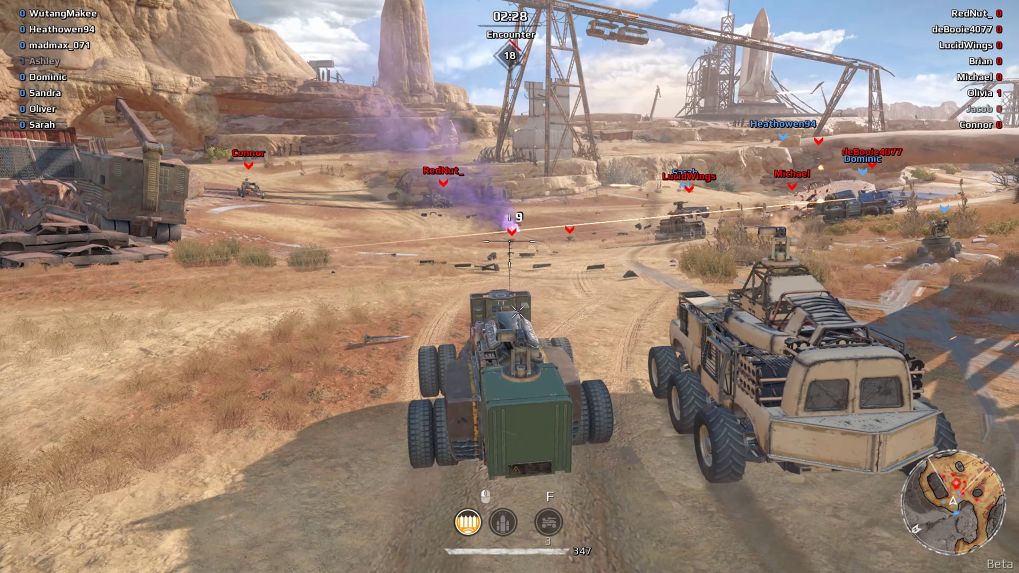The height and width of the screenshot is (573, 1019).
Task: Choose Connor in the enemy roster
Action: pos(975,125)
